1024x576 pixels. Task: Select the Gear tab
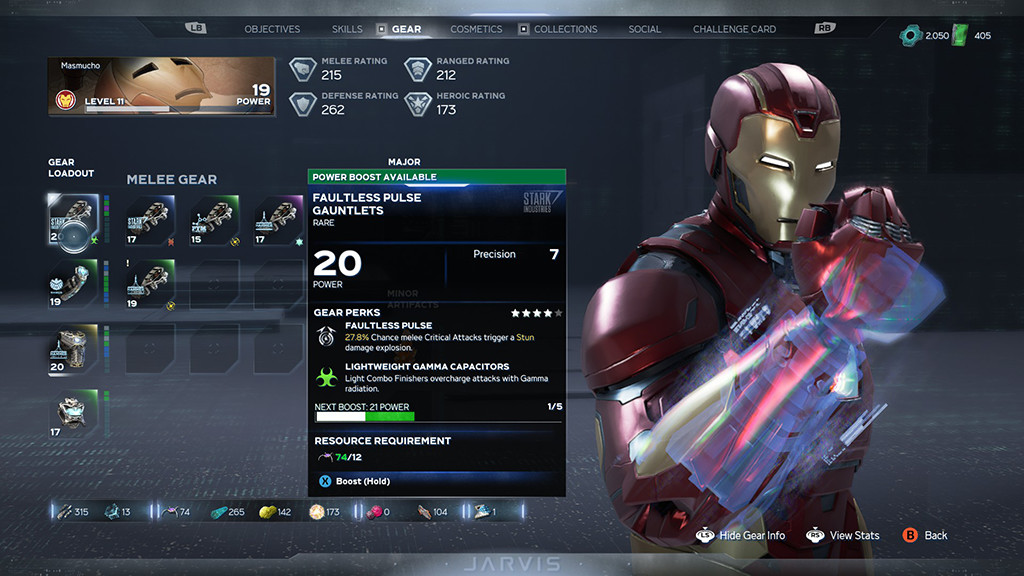406,29
